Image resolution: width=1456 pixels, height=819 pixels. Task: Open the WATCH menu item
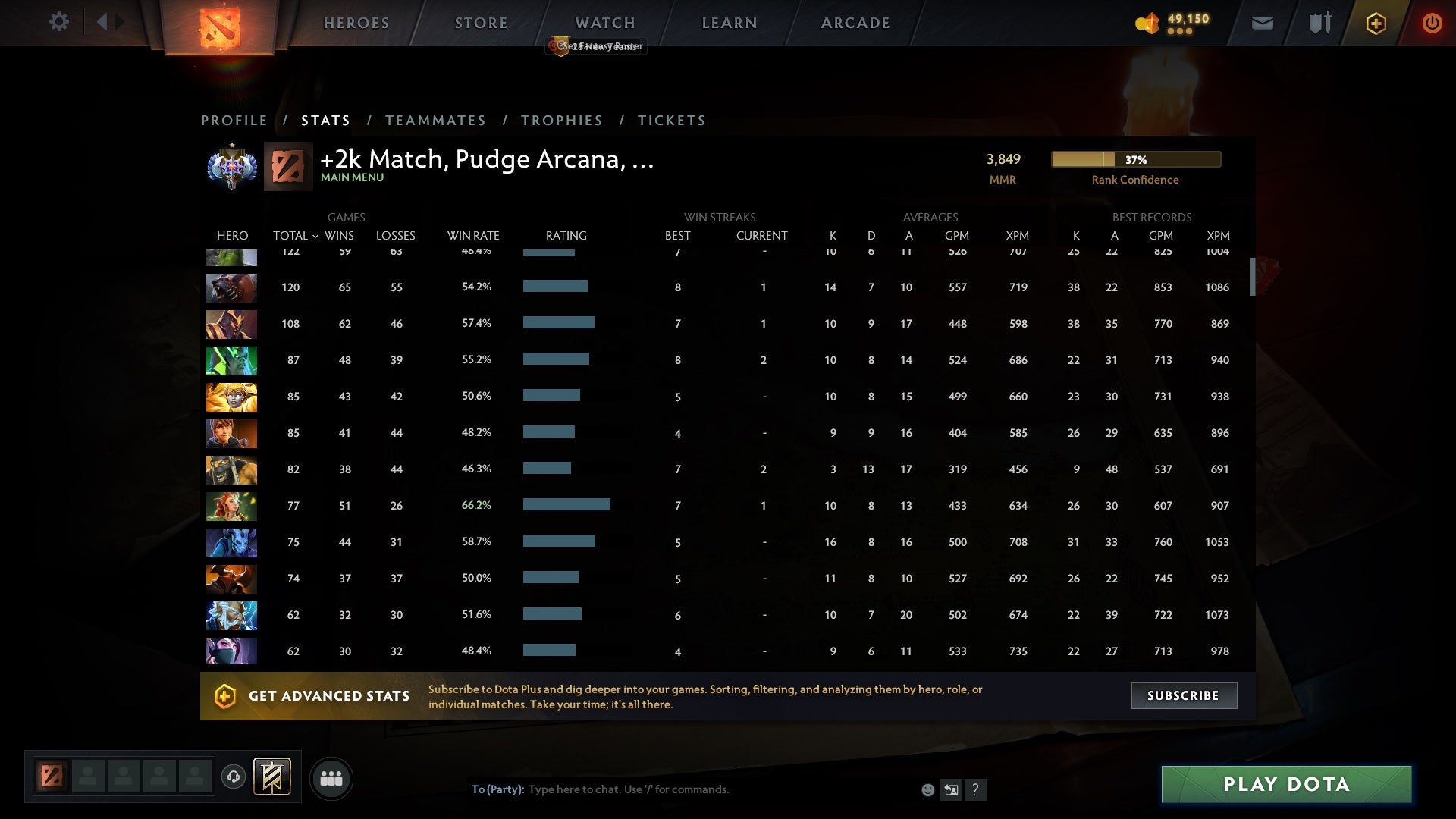pos(605,23)
